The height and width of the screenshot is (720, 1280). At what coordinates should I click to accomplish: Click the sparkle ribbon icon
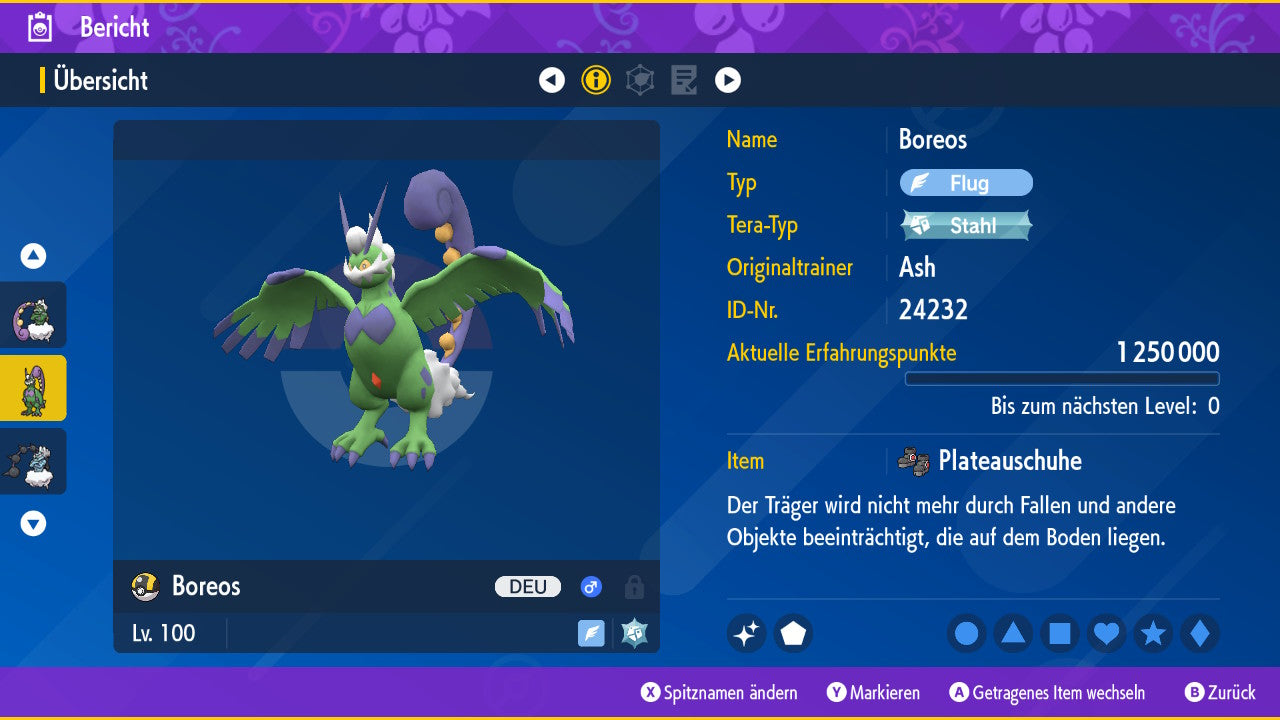tap(747, 633)
